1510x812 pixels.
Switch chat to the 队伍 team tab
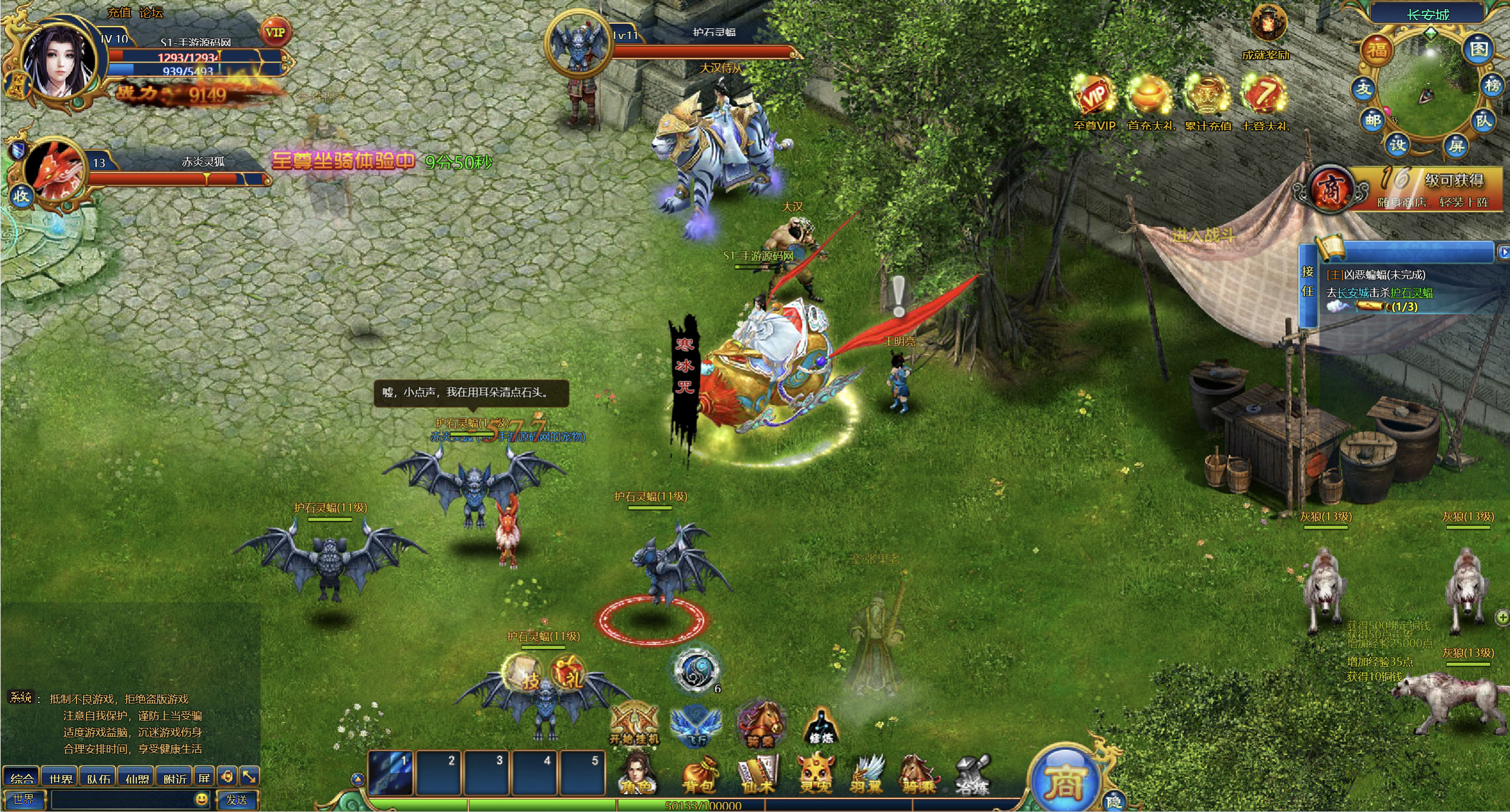98,778
